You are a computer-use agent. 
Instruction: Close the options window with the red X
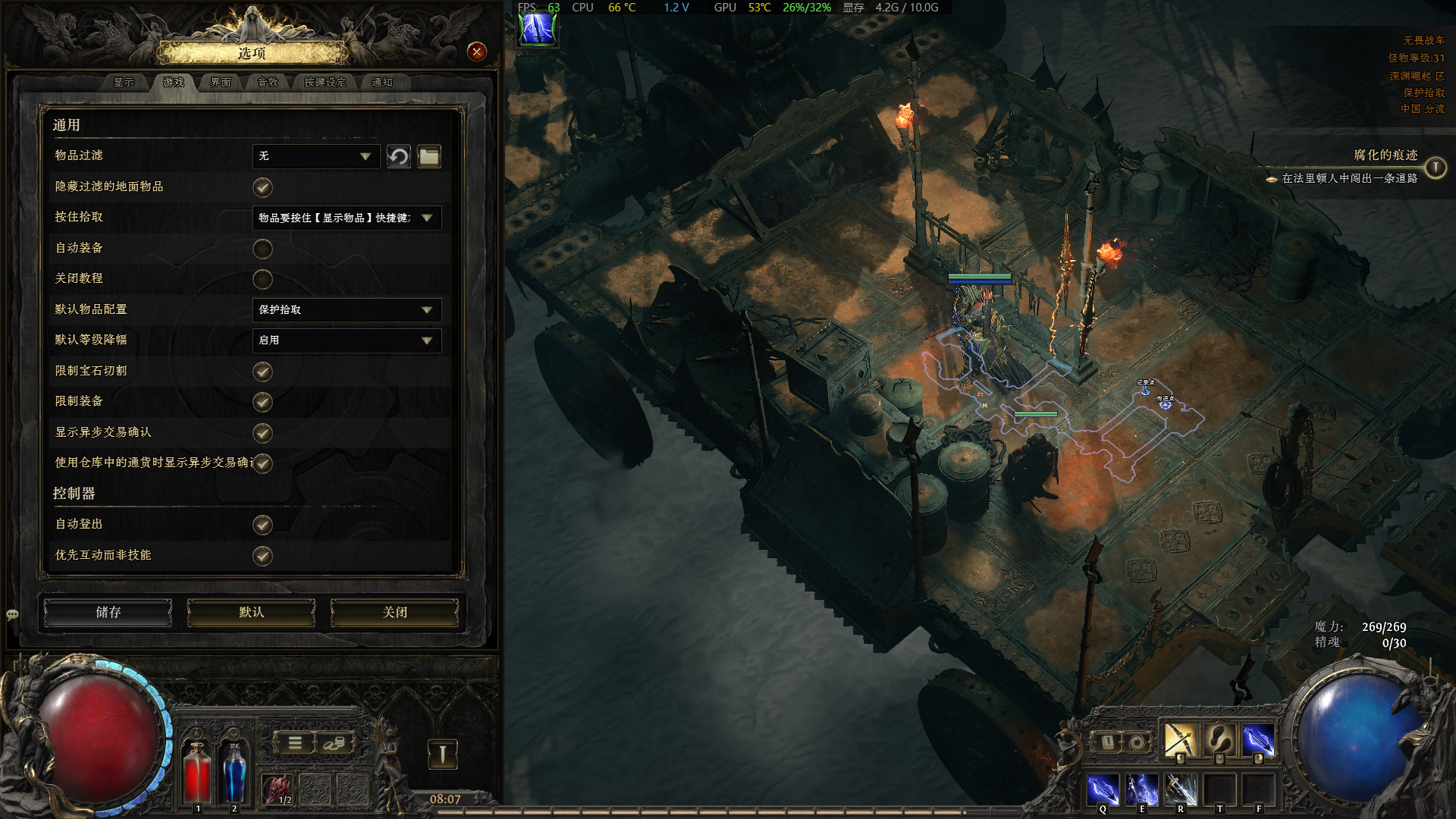[x=476, y=52]
